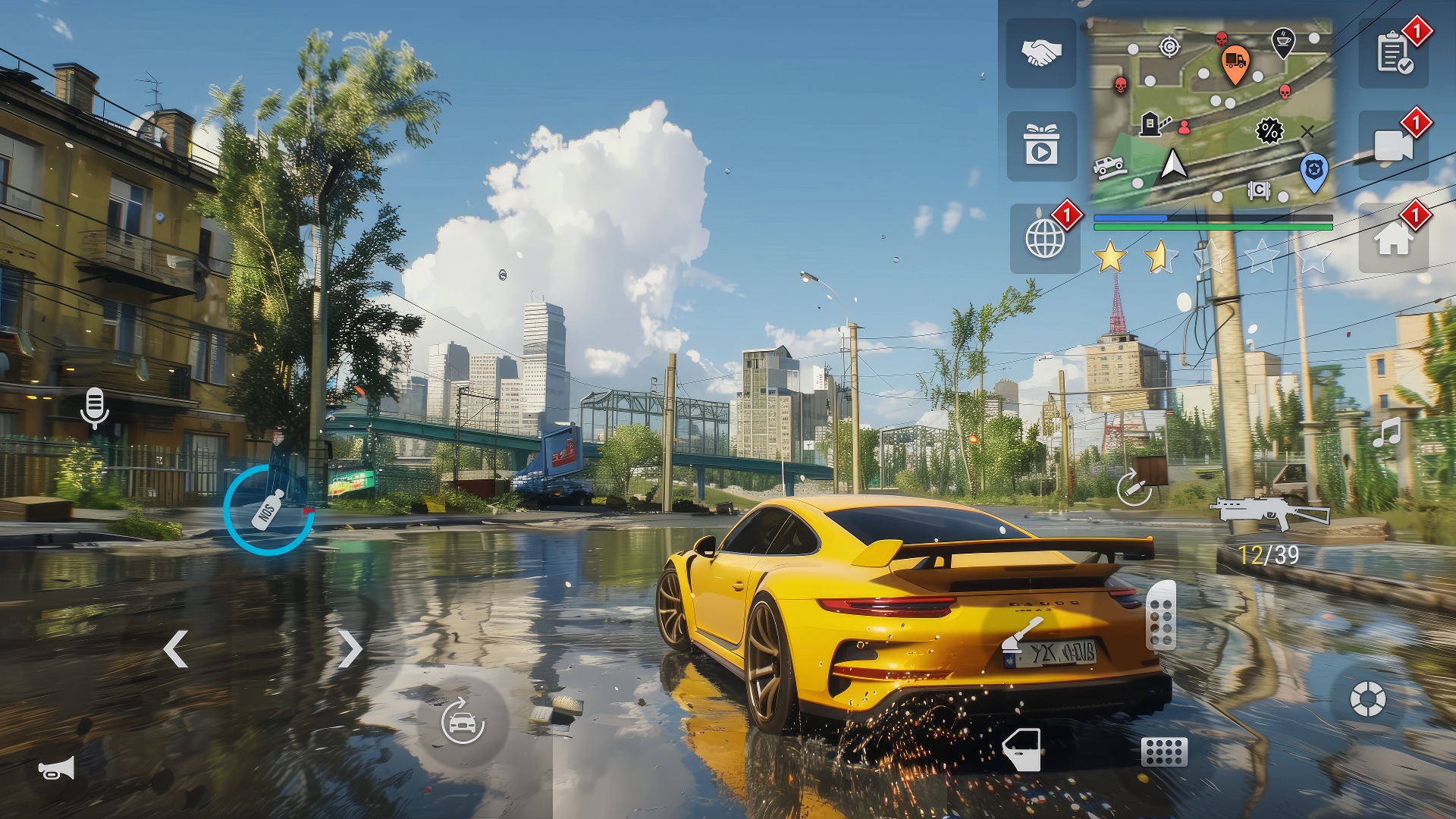Exit the vehicle using car door icon
Screen dimensions: 1456x819
pyautogui.click(x=1021, y=749)
